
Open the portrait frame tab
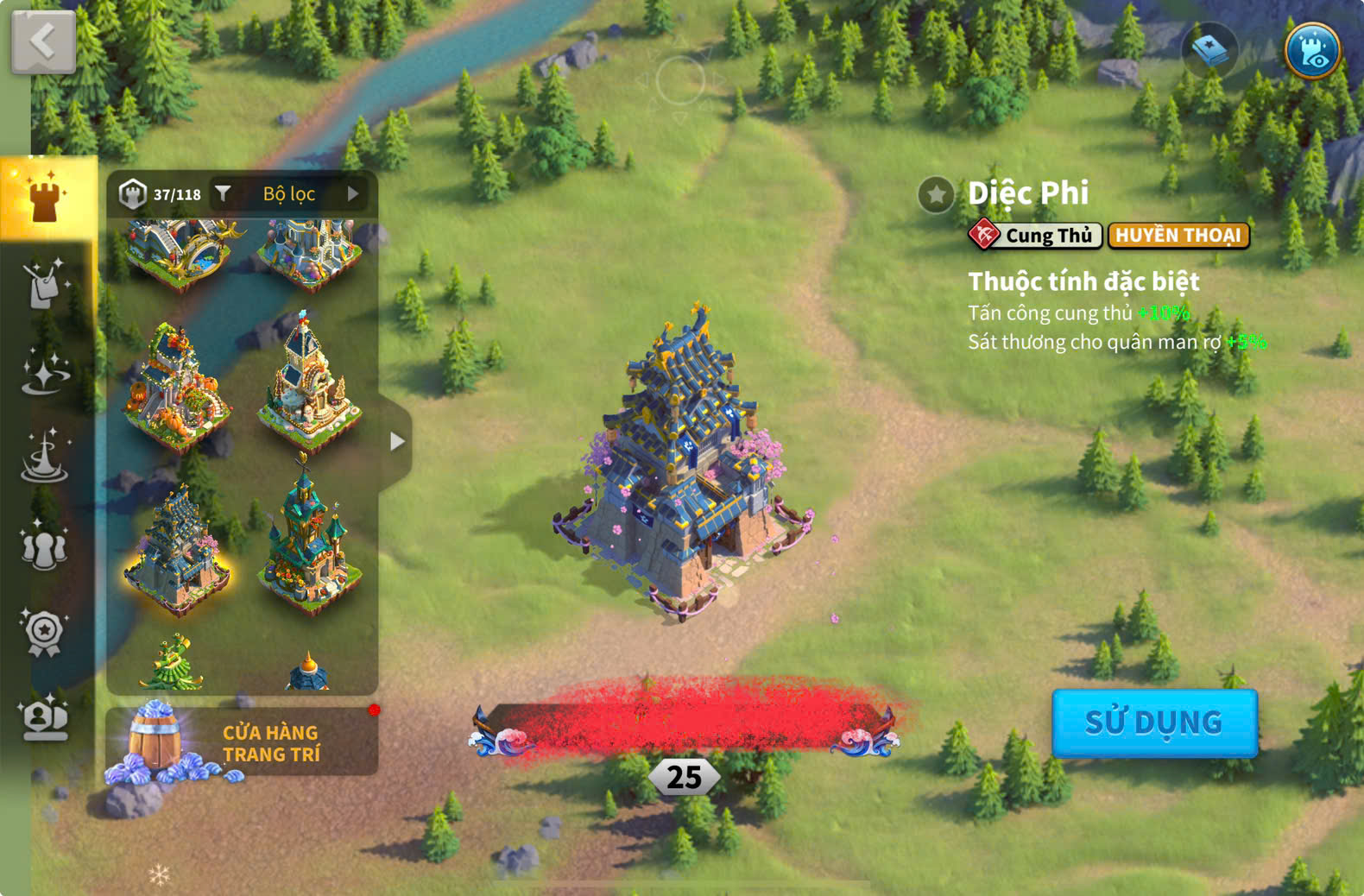[x=45, y=718]
